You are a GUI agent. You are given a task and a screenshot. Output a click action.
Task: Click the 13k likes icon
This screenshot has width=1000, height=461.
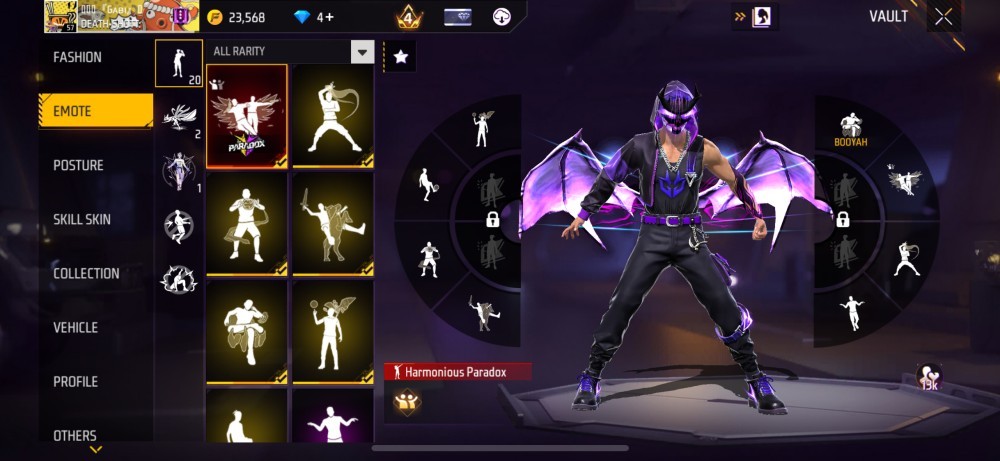click(x=929, y=378)
